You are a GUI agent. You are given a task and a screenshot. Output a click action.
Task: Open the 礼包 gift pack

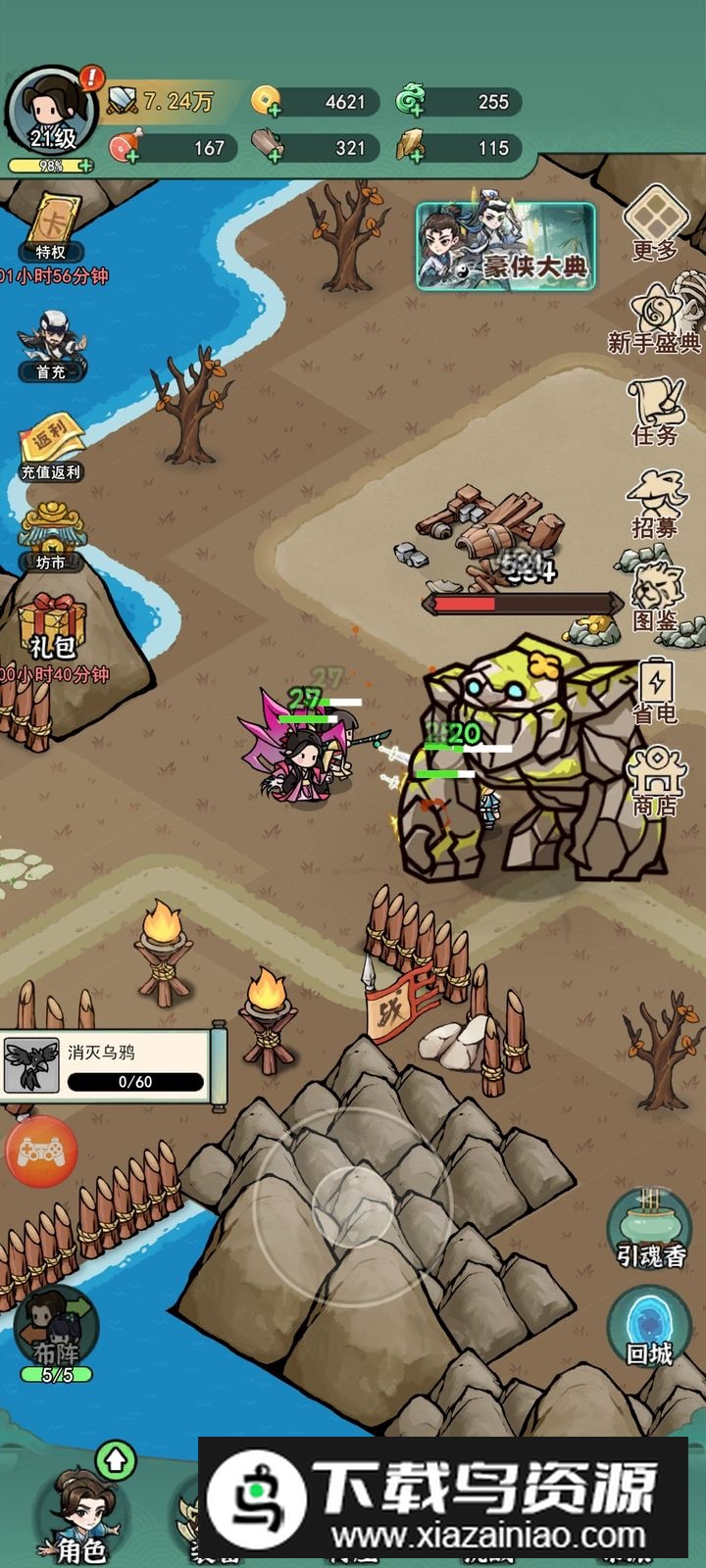51,627
